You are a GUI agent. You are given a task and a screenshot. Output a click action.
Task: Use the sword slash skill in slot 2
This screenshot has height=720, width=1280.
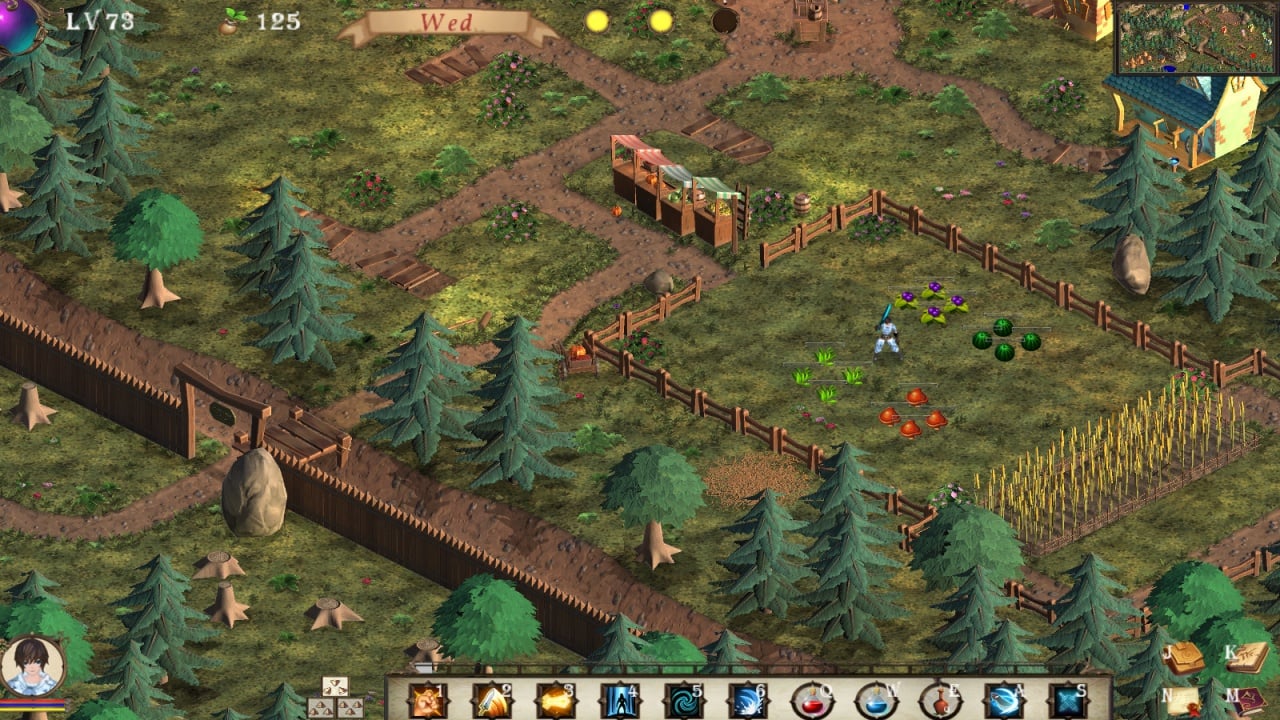click(x=491, y=701)
